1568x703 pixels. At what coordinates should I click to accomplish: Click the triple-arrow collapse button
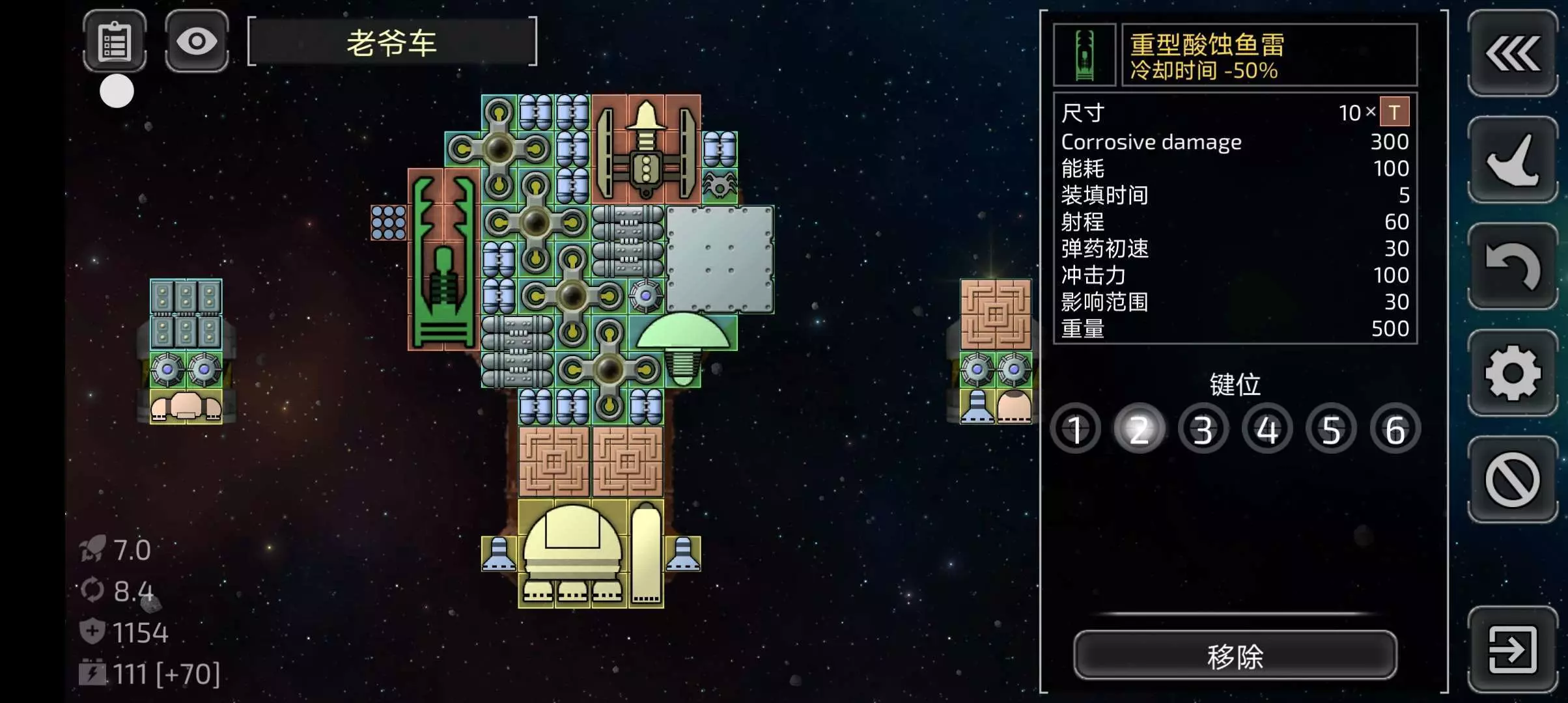pyautogui.click(x=1512, y=53)
